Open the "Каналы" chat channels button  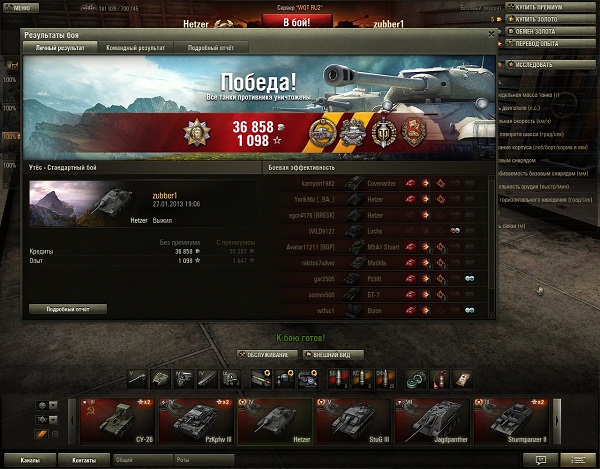click(x=30, y=461)
